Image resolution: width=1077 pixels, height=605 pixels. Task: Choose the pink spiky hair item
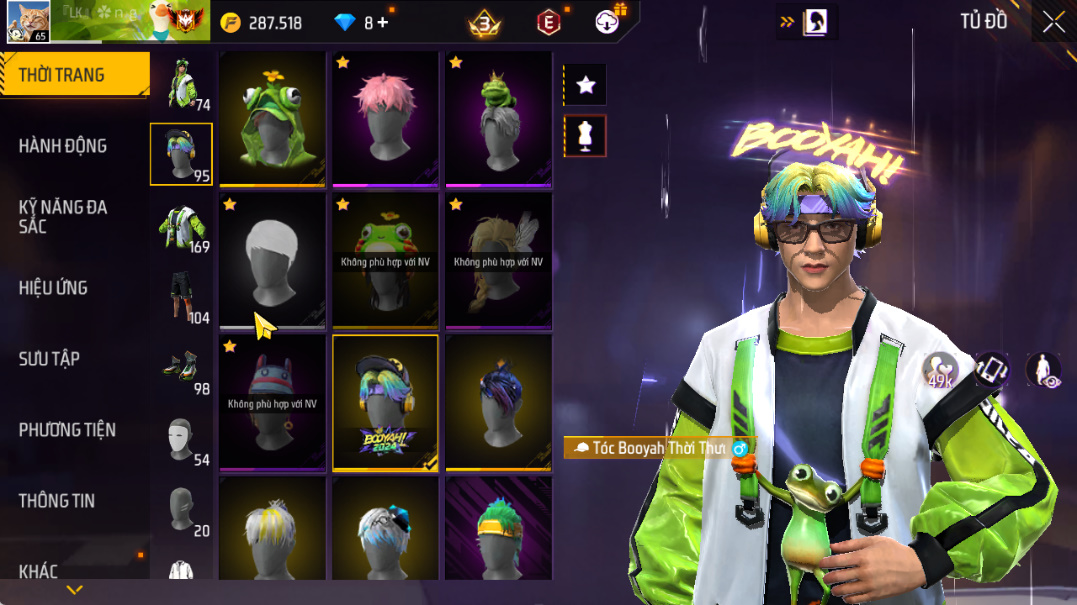385,118
